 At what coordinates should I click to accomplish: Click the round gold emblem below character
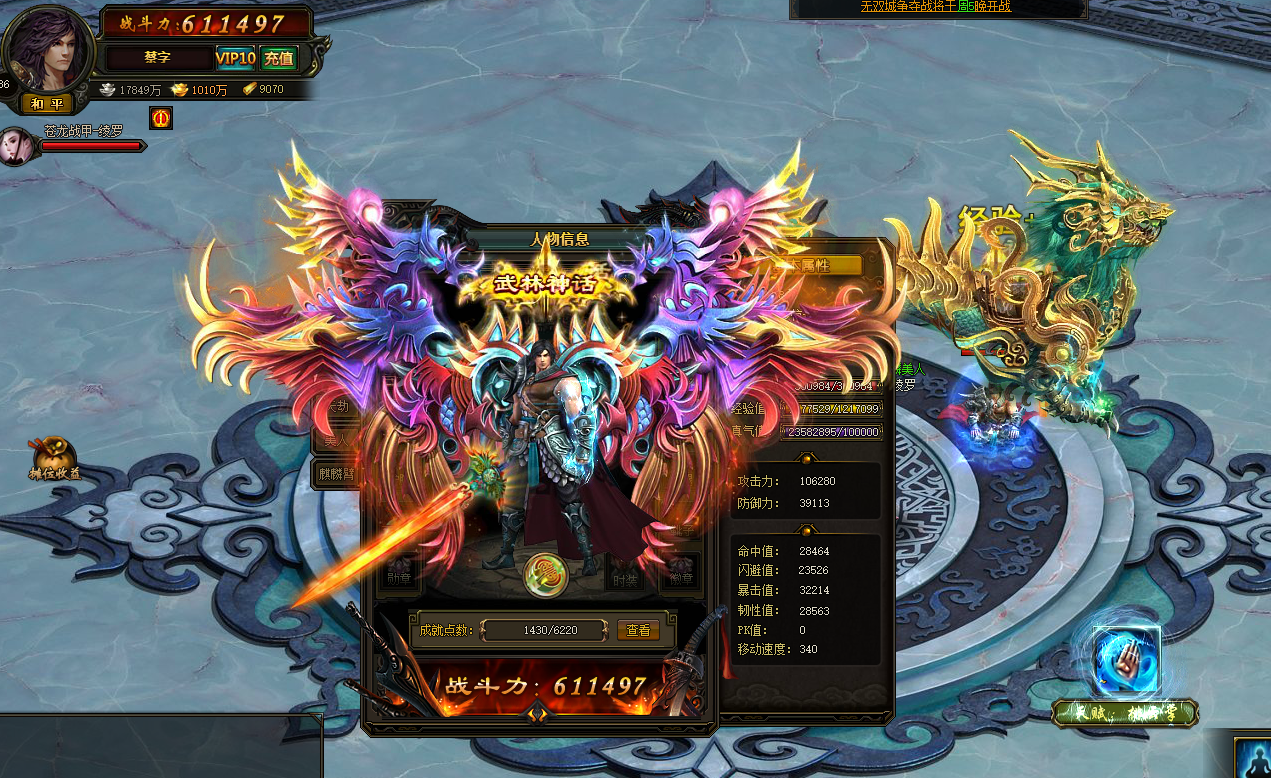click(x=545, y=573)
